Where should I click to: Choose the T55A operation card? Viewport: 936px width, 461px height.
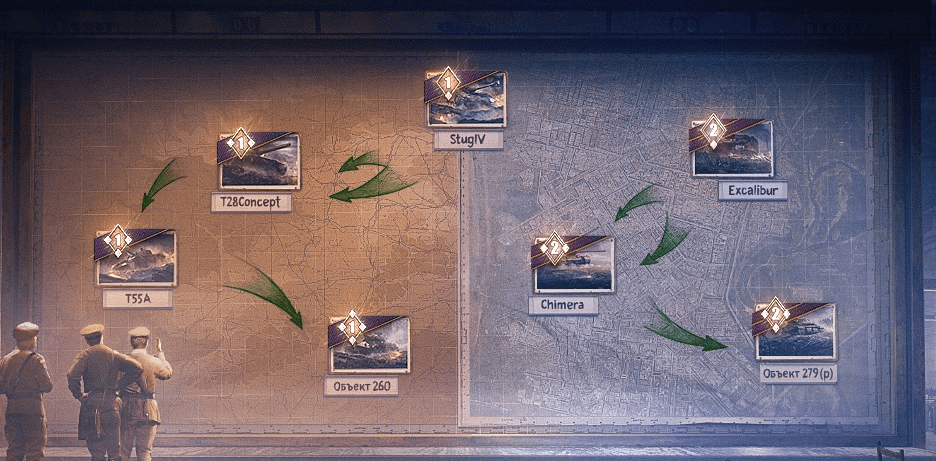pyautogui.click(x=136, y=259)
